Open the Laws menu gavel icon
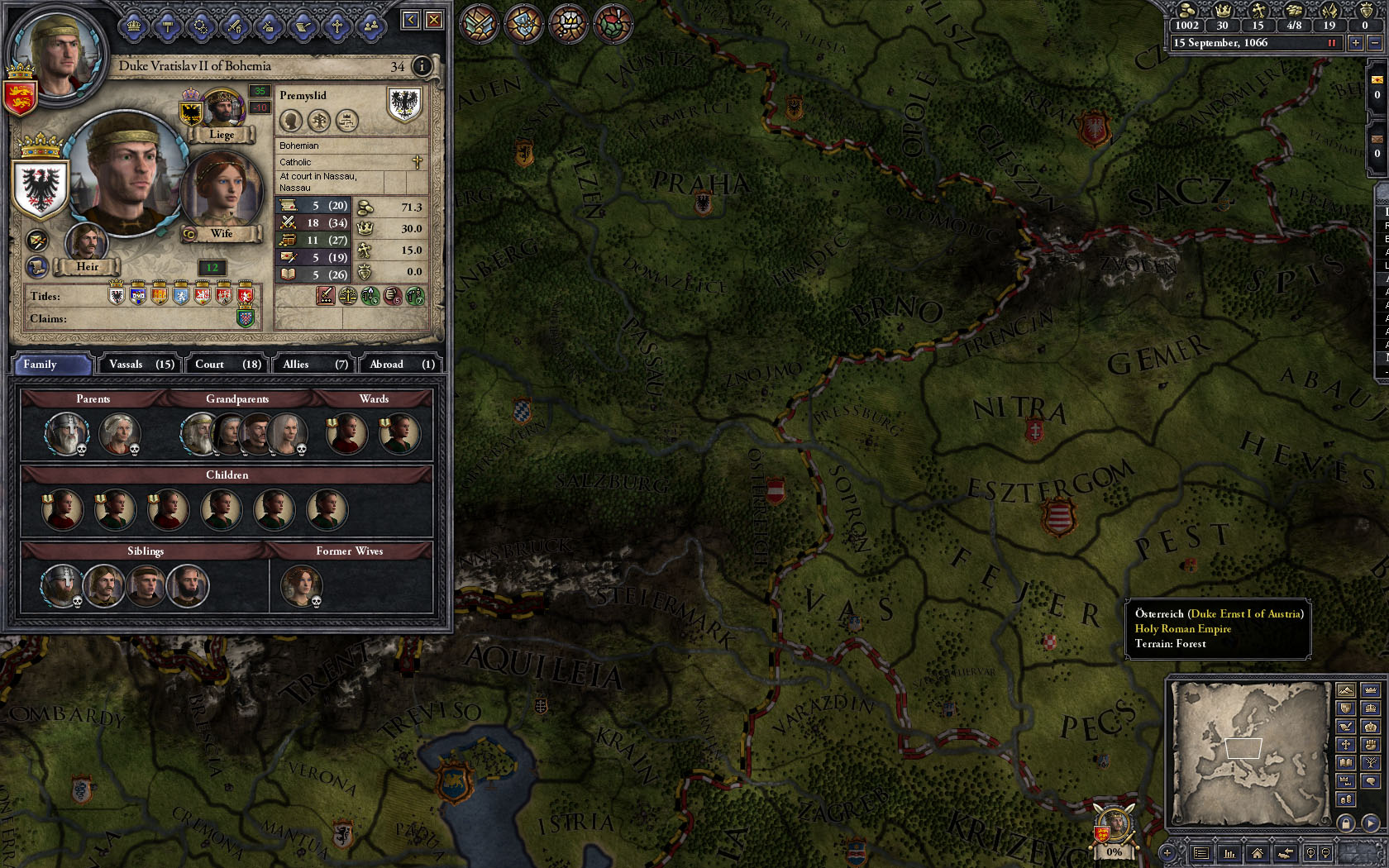The image size is (1389, 868). (168, 26)
